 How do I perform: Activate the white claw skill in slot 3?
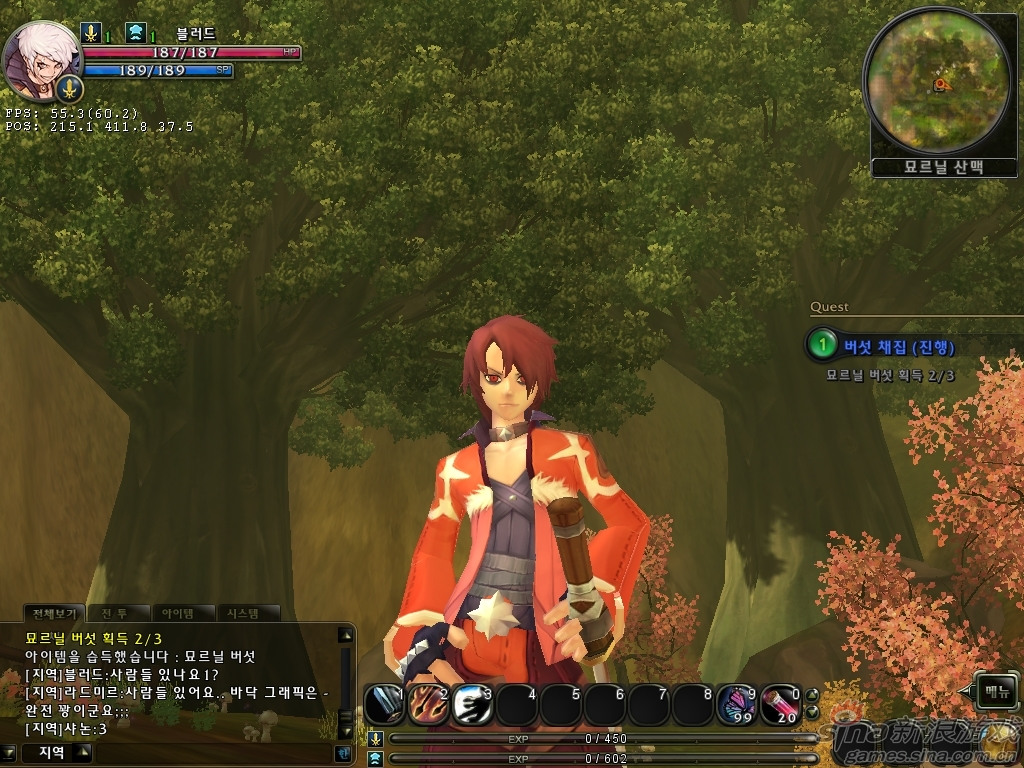(x=472, y=705)
